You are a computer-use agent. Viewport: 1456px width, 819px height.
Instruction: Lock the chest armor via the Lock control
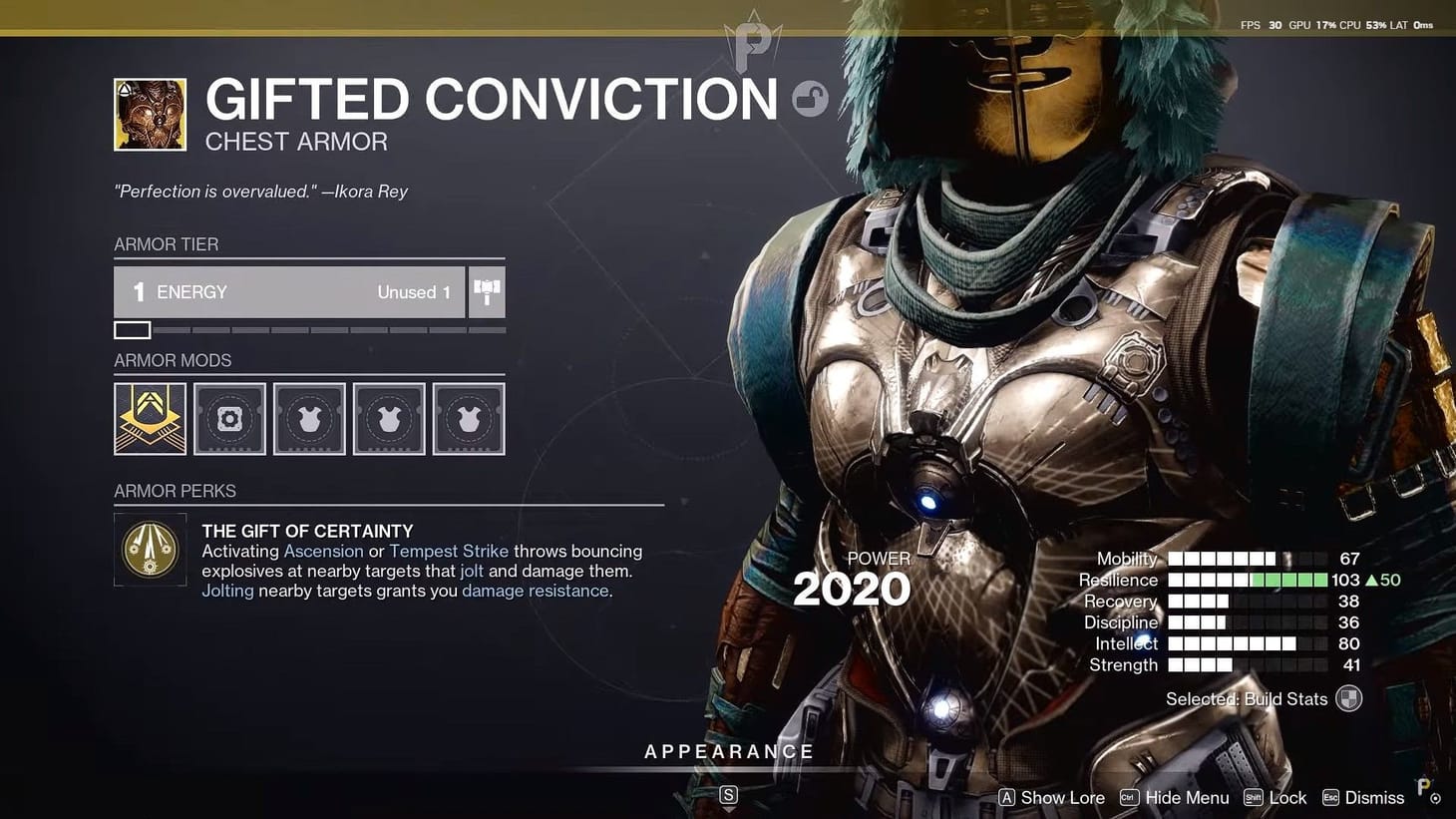[x=1288, y=797]
